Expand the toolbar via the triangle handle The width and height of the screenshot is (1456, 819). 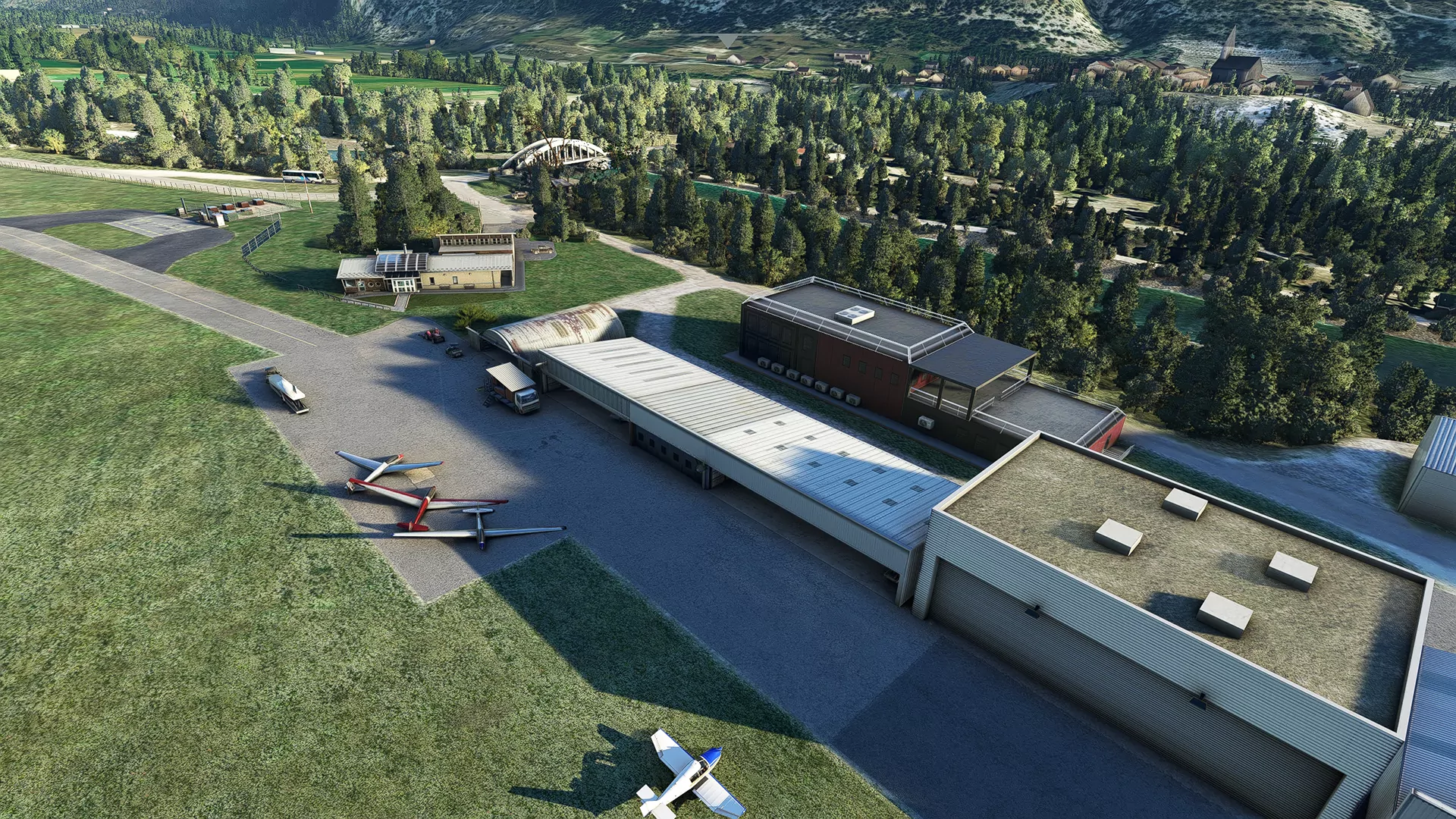coord(727,39)
